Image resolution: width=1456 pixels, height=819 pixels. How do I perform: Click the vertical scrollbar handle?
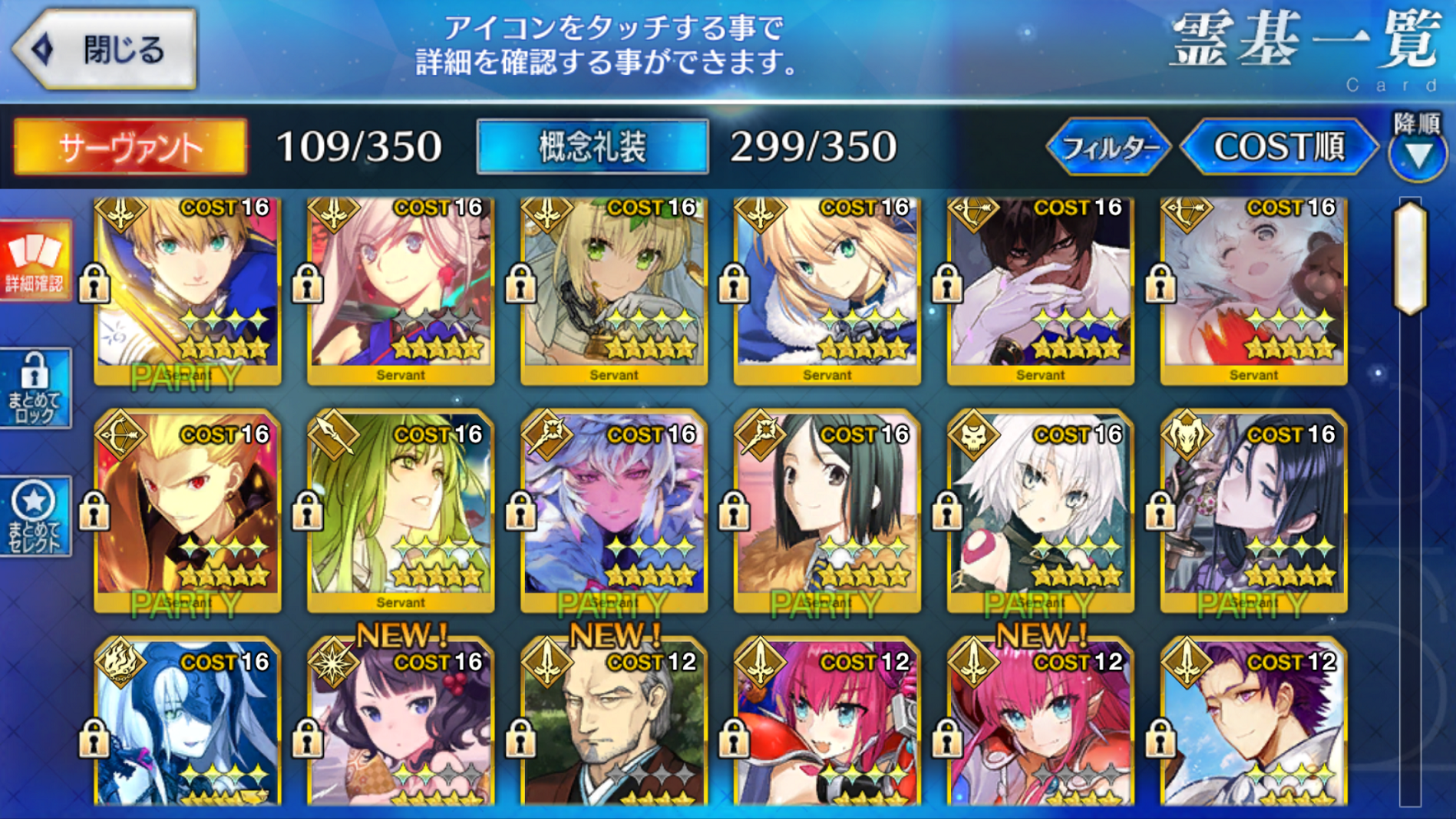[x=1410, y=257]
